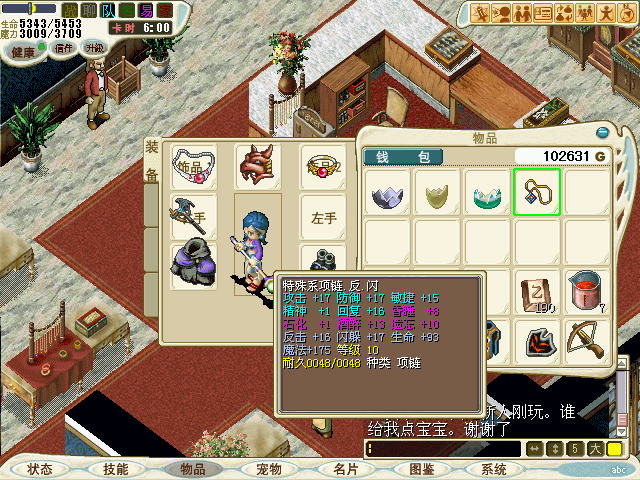Open the 系统 system menu
Image resolution: width=640 pixels, height=480 pixels.
[493, 469]
